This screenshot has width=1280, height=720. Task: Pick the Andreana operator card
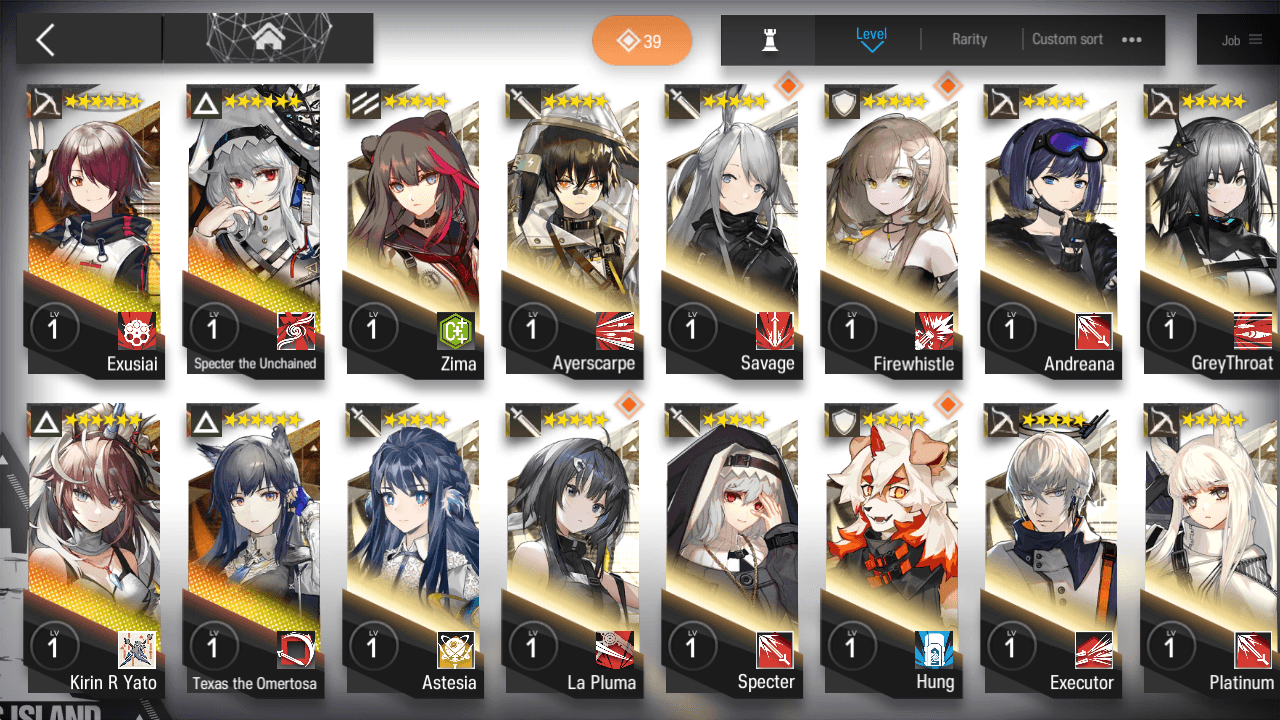pyautogui.click(x=1051, y=230)
